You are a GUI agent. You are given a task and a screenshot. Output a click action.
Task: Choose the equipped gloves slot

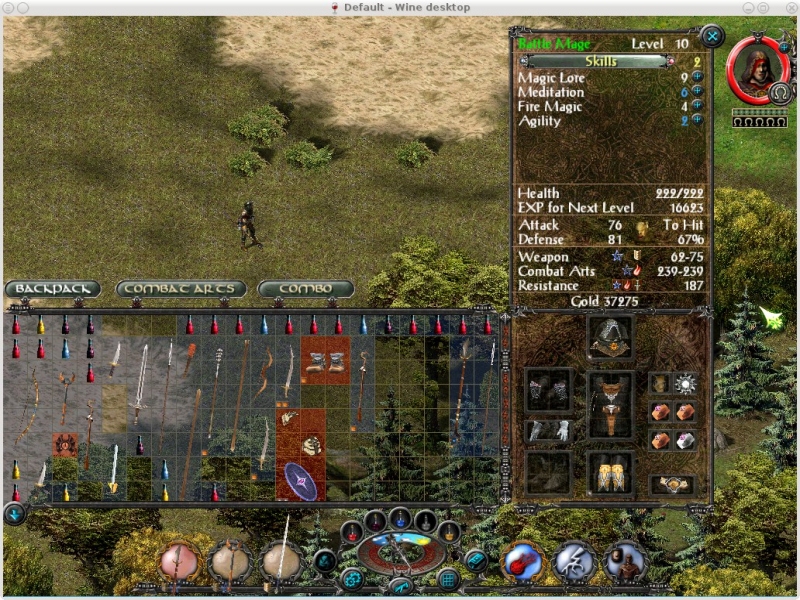549,431
